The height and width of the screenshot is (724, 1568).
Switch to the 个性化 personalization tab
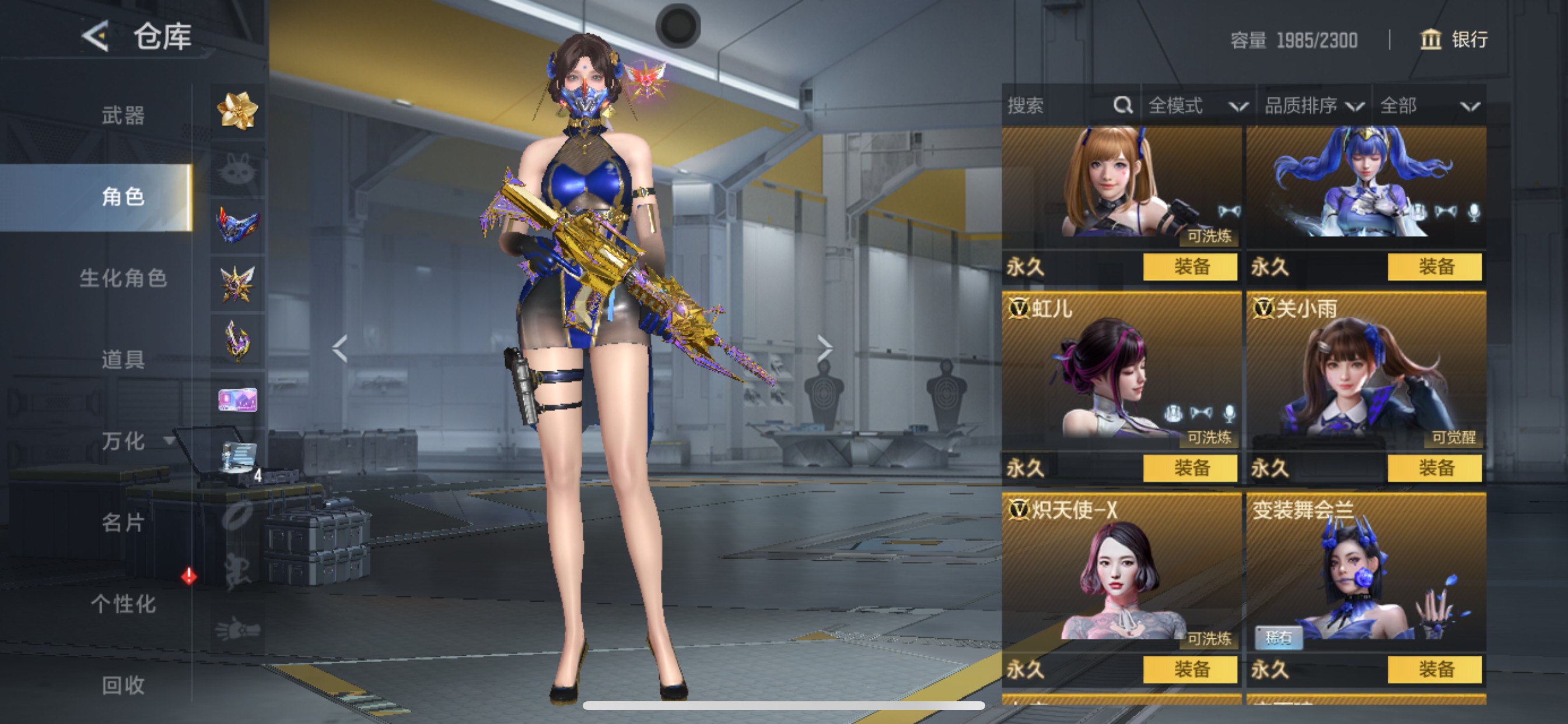(x=123, y=603)
